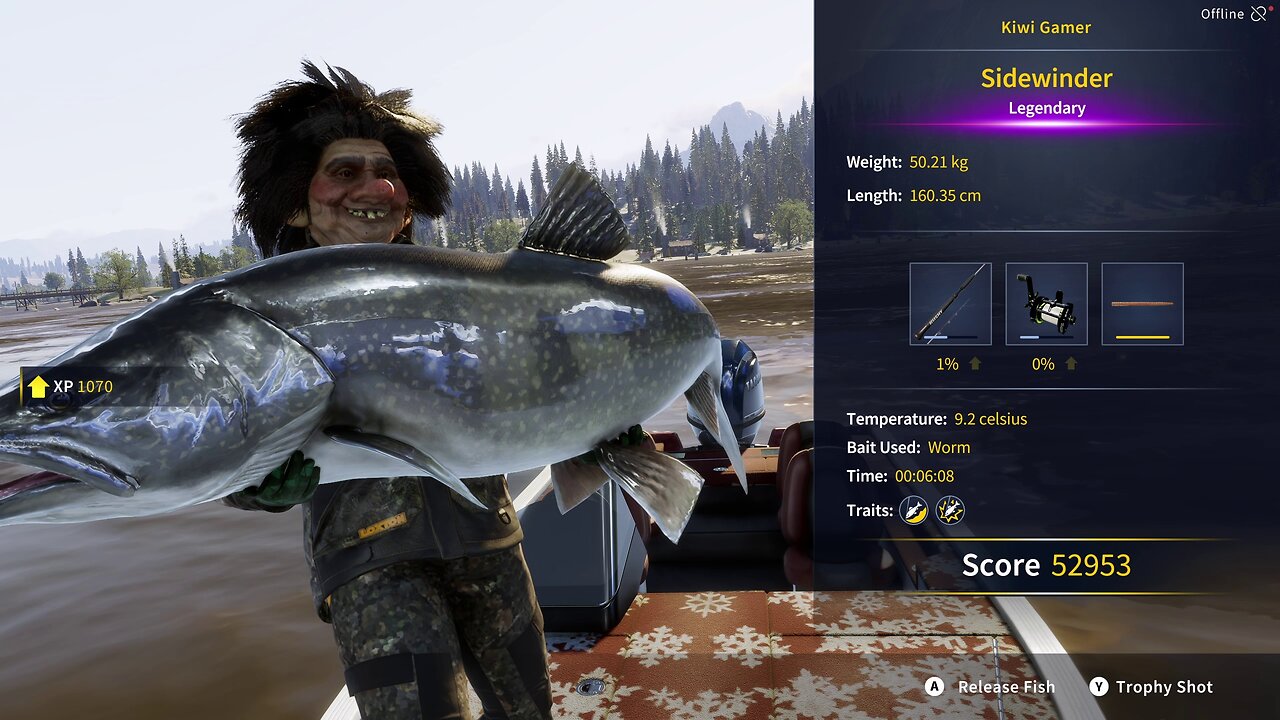
Task: Expand the Weight stat entry
Action: pos(908,161)
